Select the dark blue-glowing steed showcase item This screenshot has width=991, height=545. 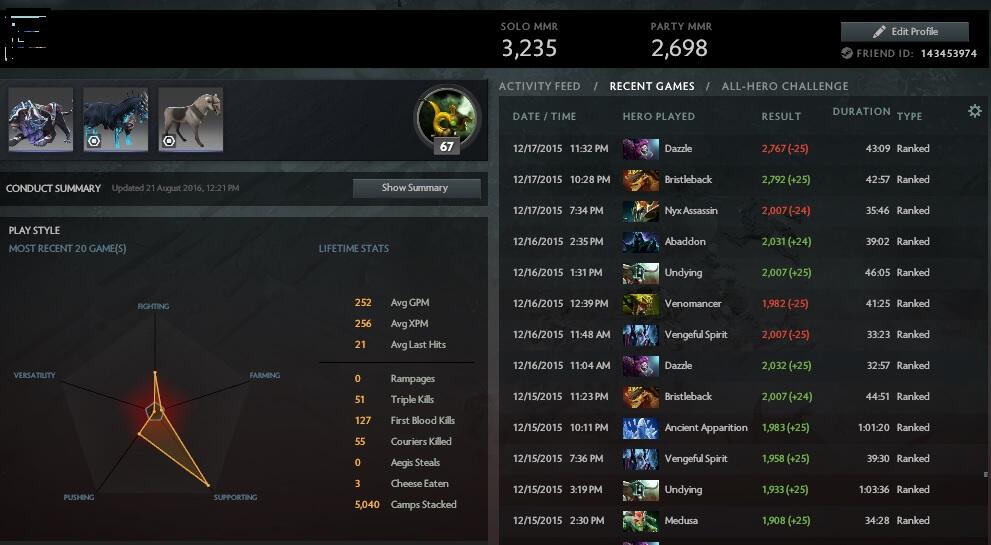tap(115, 120)
